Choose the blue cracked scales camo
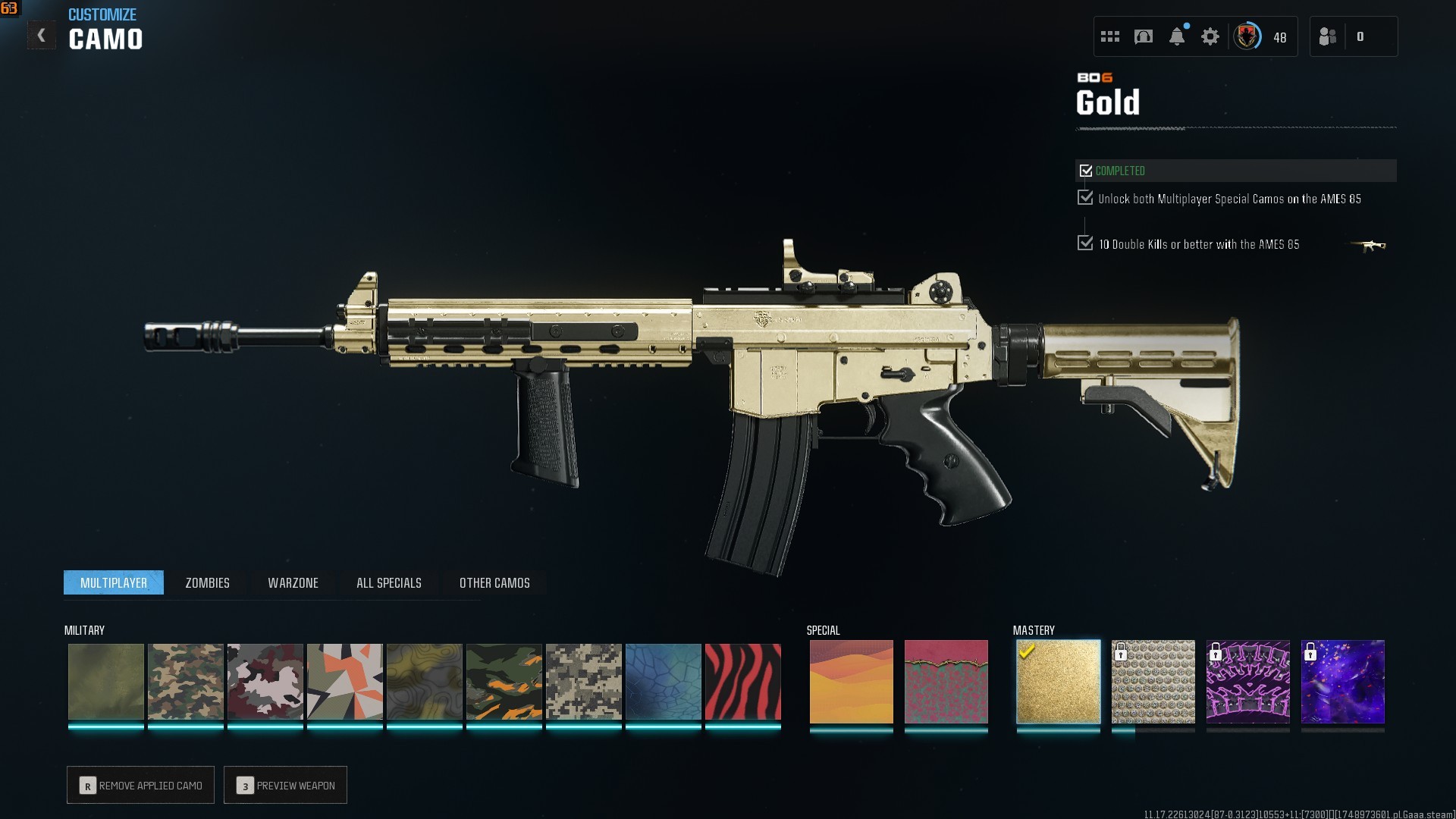The image size is (1456, 819). 663,682
